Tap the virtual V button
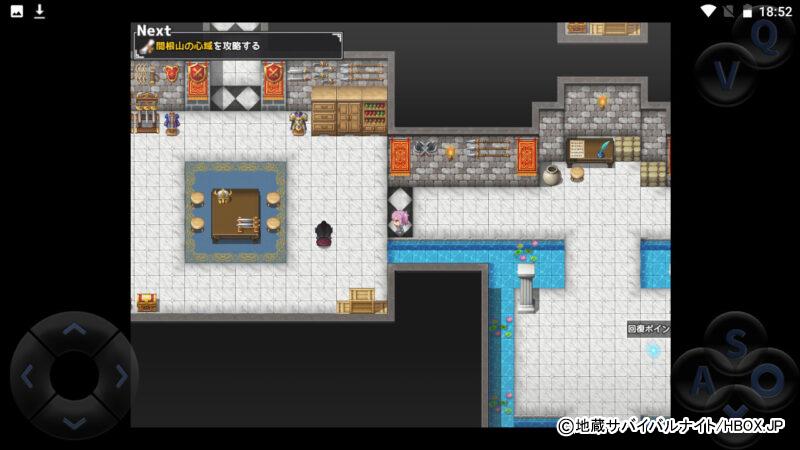The width and height of the screenshot is (800, 450). tap(728, 74)
